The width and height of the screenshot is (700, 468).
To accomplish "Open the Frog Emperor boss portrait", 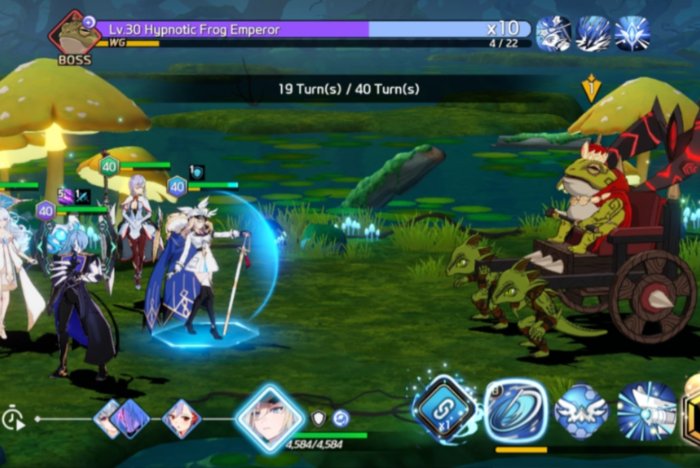I will [x=74, y=36].
